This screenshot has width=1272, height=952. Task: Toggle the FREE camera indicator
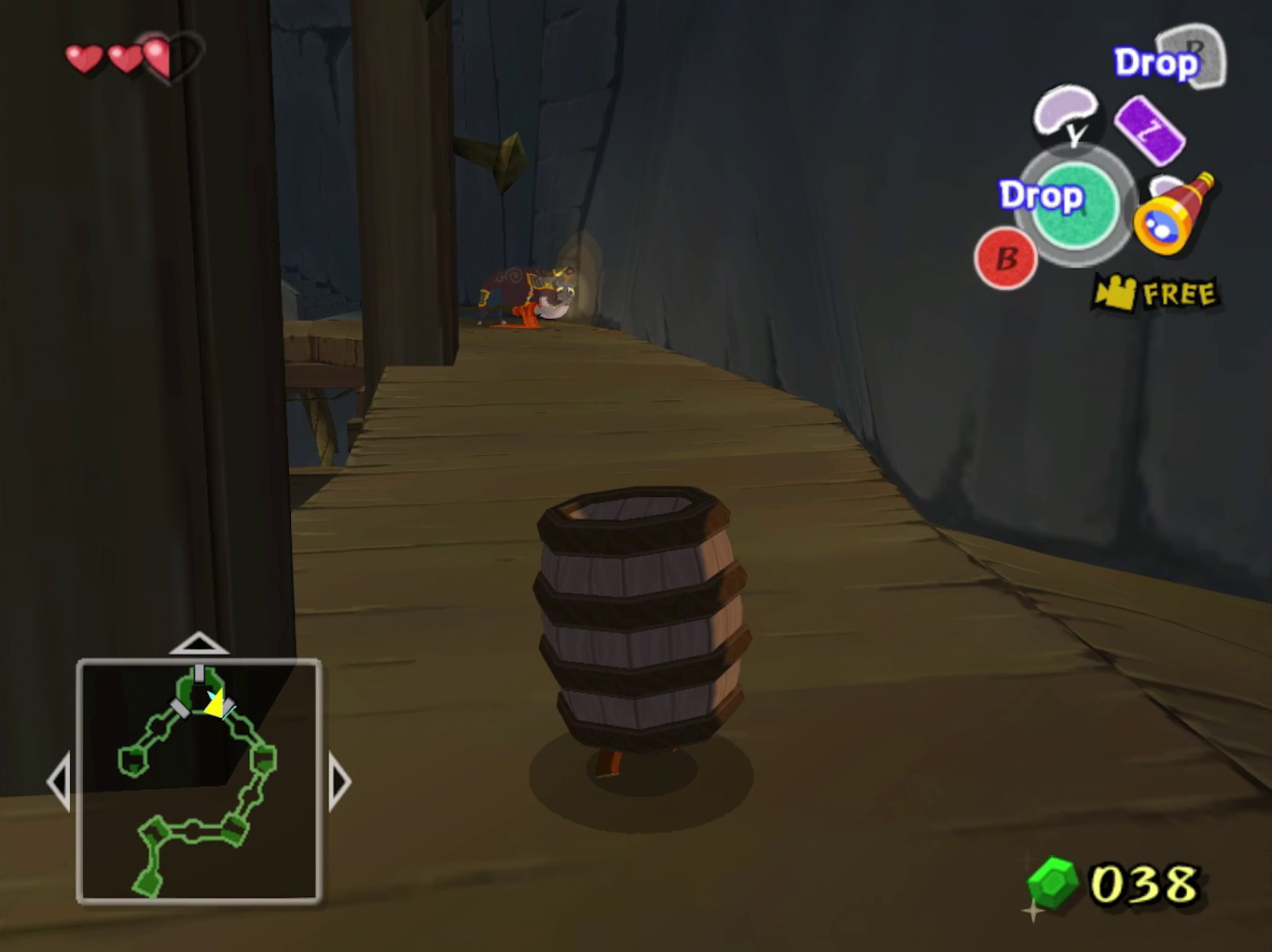(x=1156, y=294)
